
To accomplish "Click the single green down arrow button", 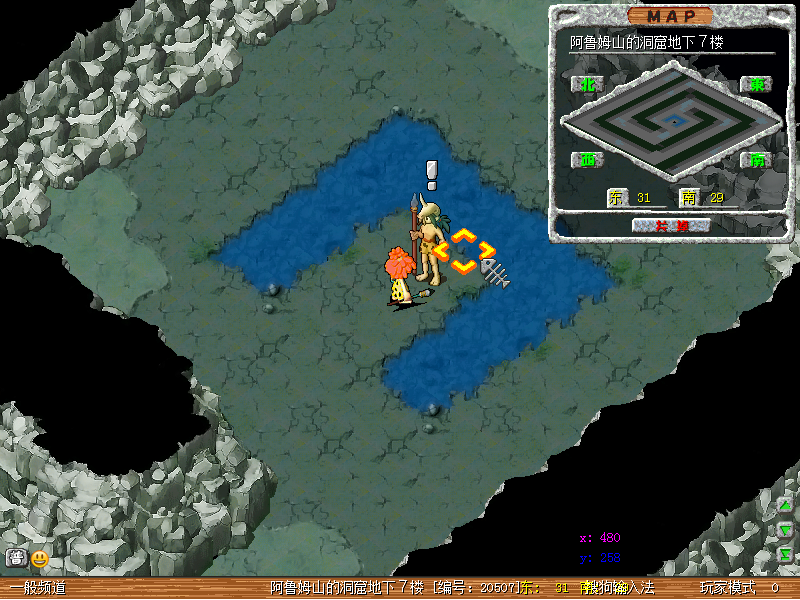I will coord(786,529).
